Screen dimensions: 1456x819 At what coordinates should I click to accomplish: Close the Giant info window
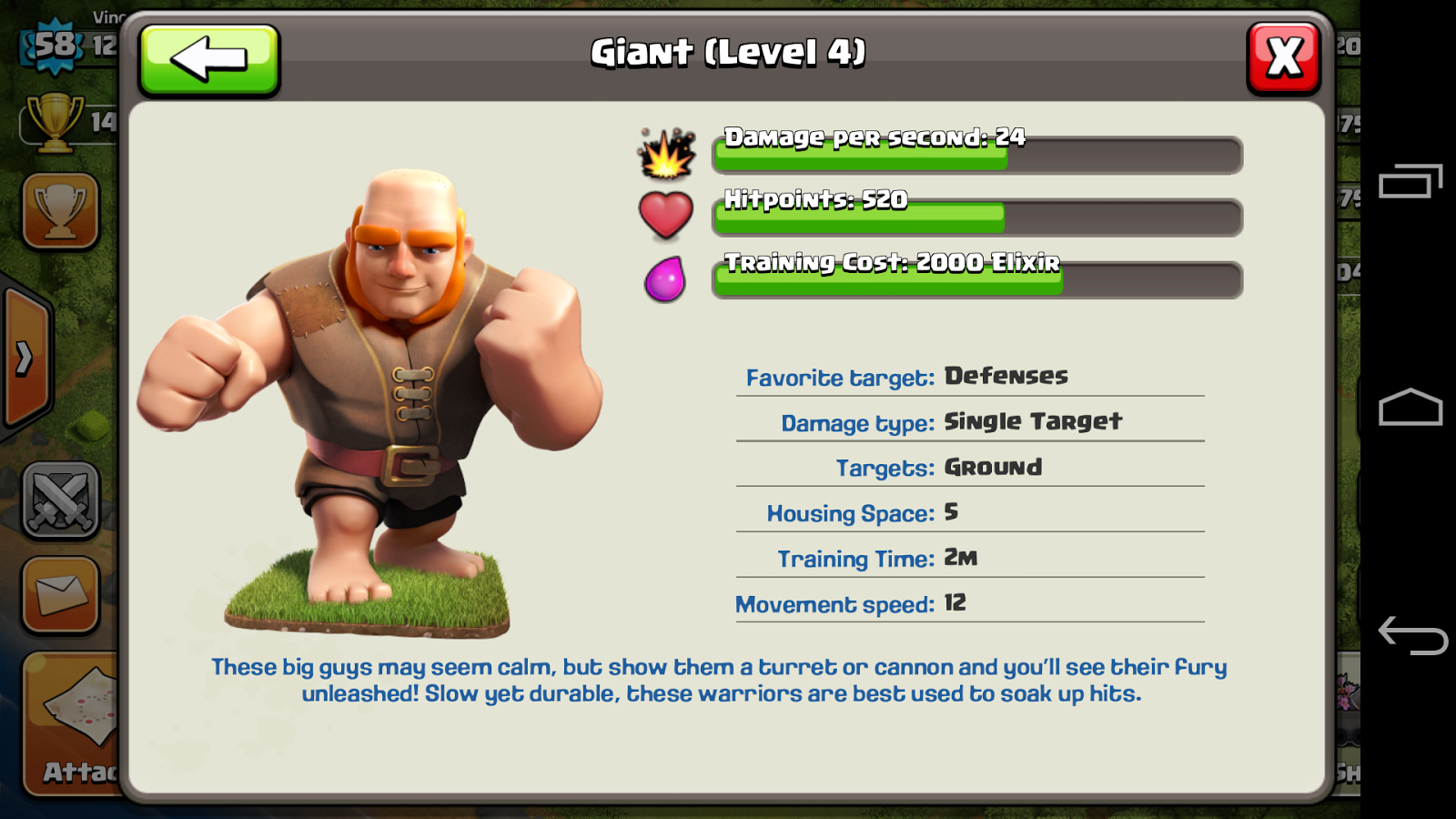point(1283,57)
